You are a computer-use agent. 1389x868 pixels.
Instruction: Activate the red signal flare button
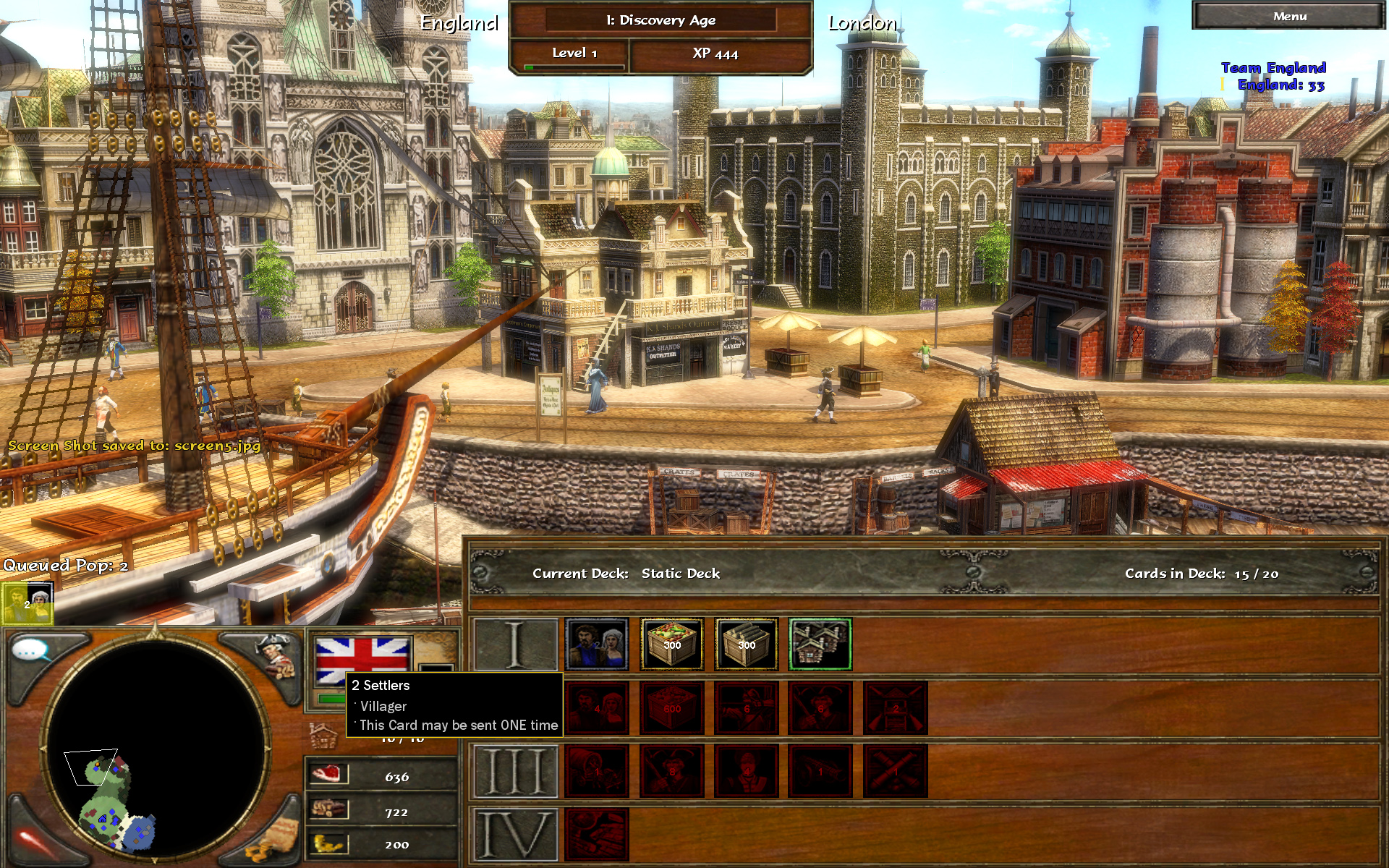click(33, 841)
